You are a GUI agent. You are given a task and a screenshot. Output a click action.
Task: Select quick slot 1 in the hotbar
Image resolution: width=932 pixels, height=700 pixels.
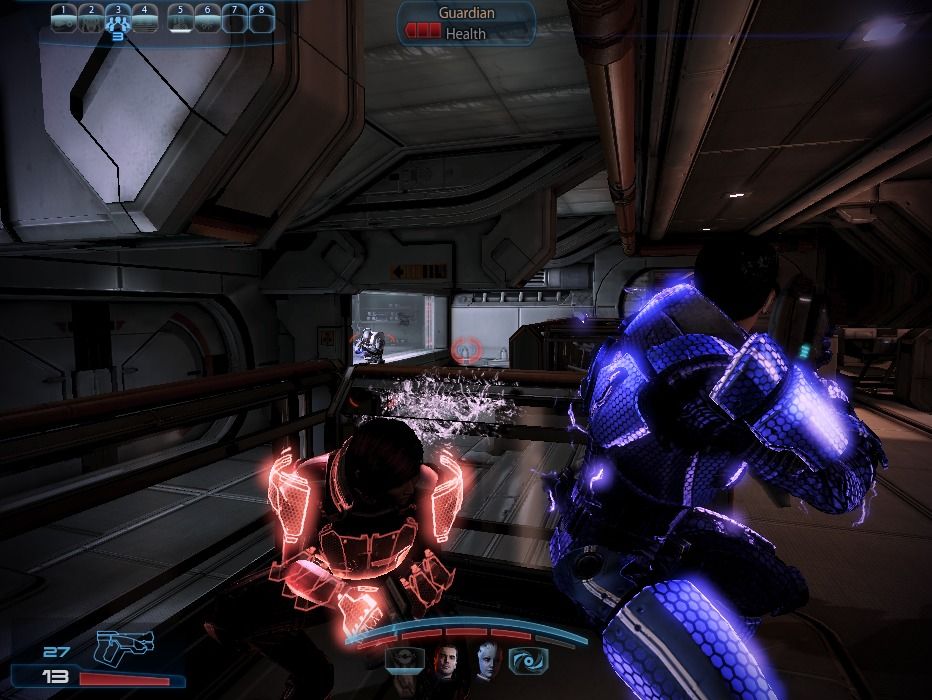(63, 19)
